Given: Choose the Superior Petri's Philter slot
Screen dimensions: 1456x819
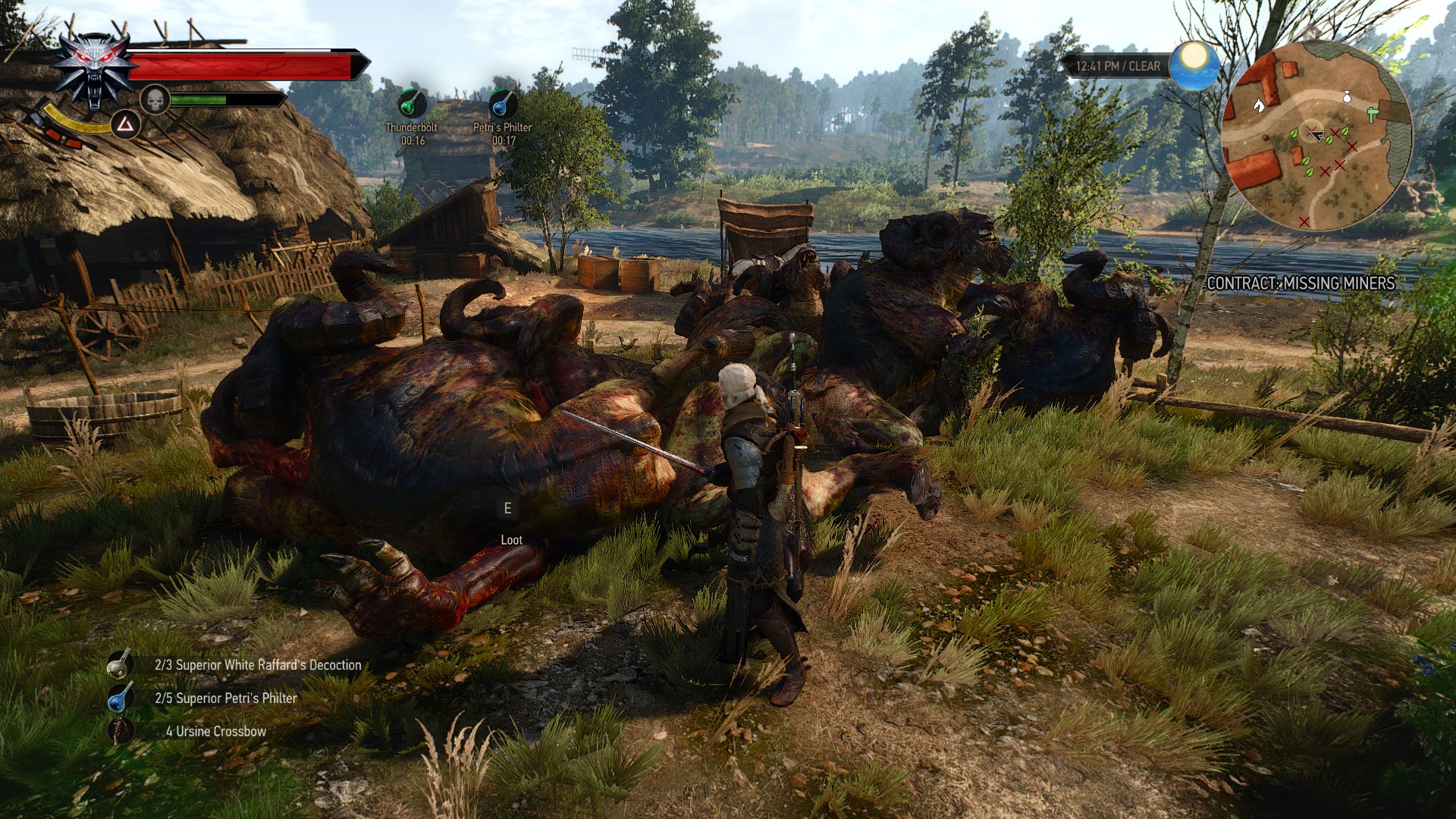Looking at the screenshot, I should (121, 698).
